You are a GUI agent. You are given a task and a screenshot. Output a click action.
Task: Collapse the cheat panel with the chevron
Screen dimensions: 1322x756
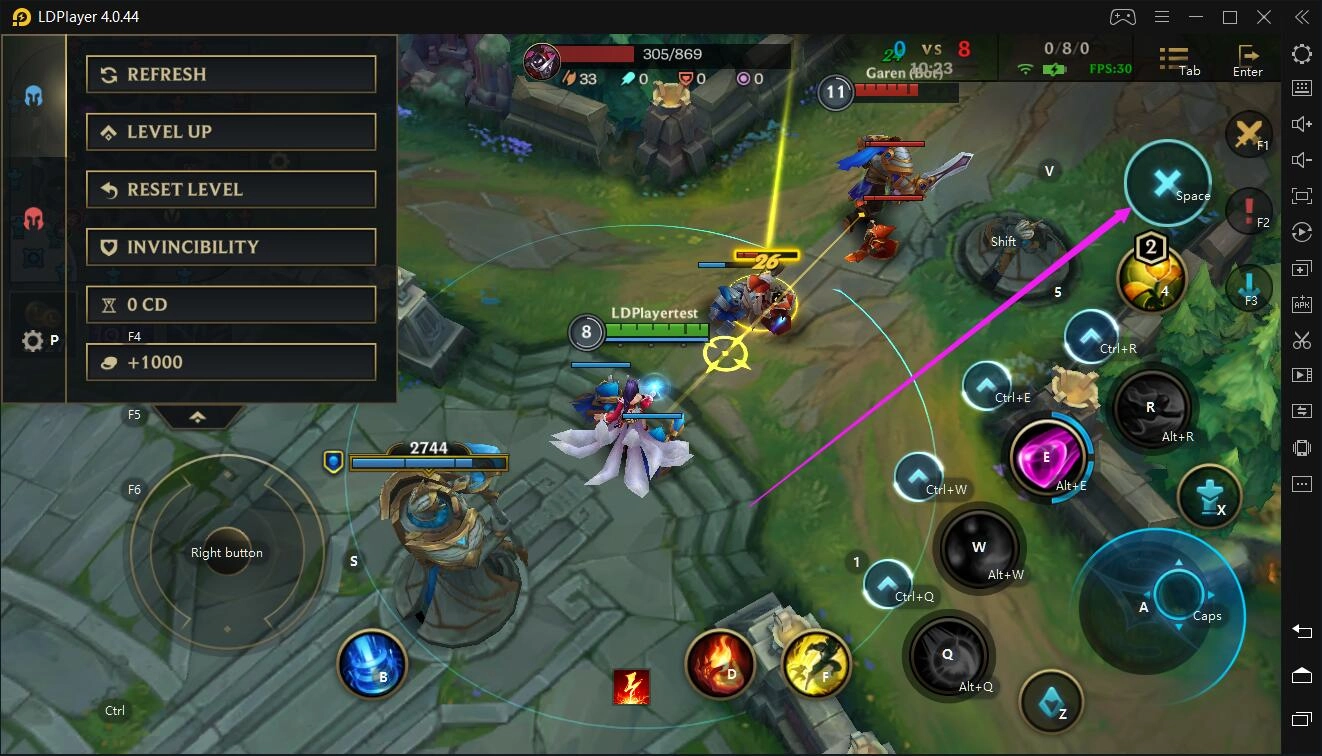pyautogui.click(x=199, y=418)
